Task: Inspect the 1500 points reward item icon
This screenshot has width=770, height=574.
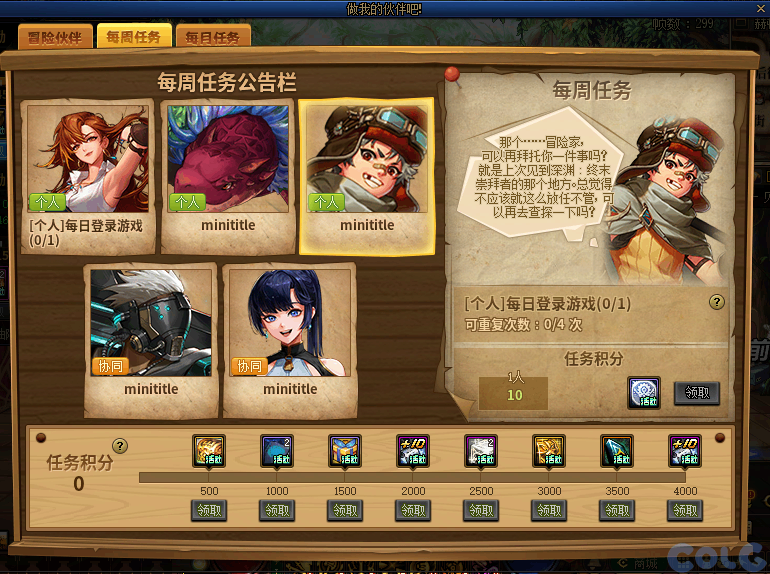Action: point(345,451)
